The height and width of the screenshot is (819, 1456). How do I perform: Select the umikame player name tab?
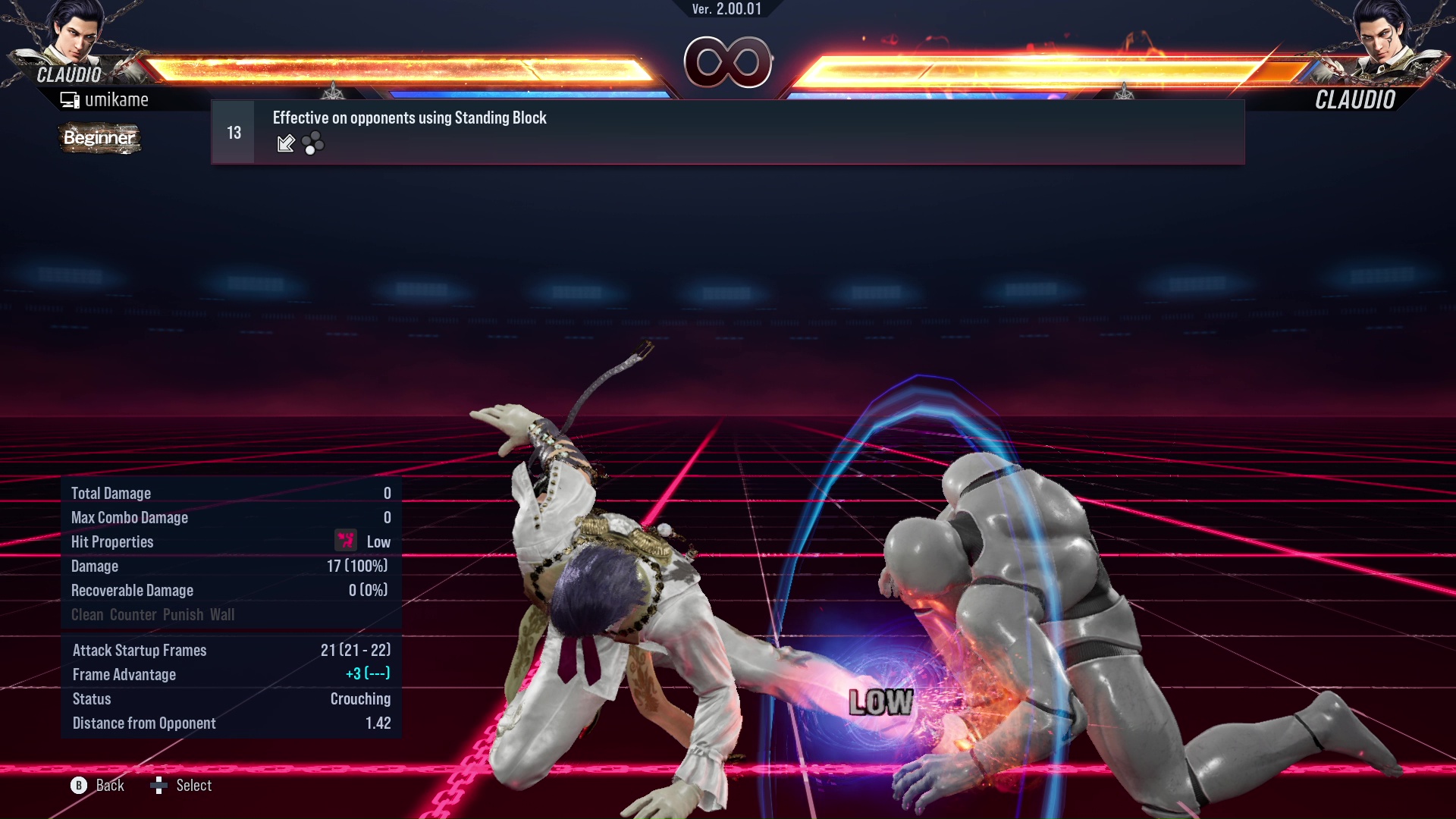coord(118,99)
